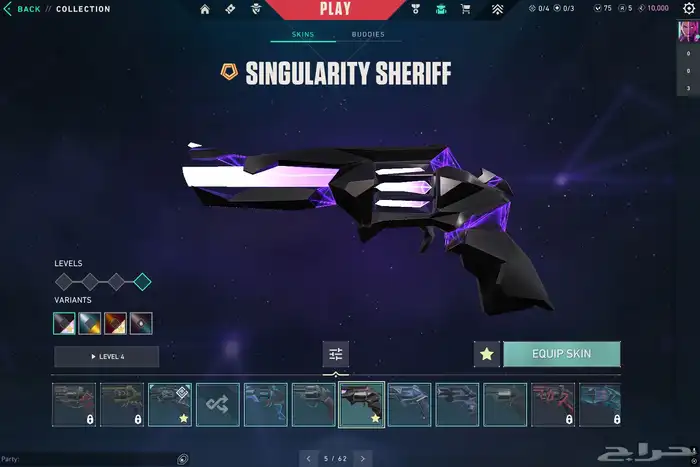The width and height of the screenshot is (700, 467).
Task: Open settings with the gear icon
Action: click(x=688, y=9)
